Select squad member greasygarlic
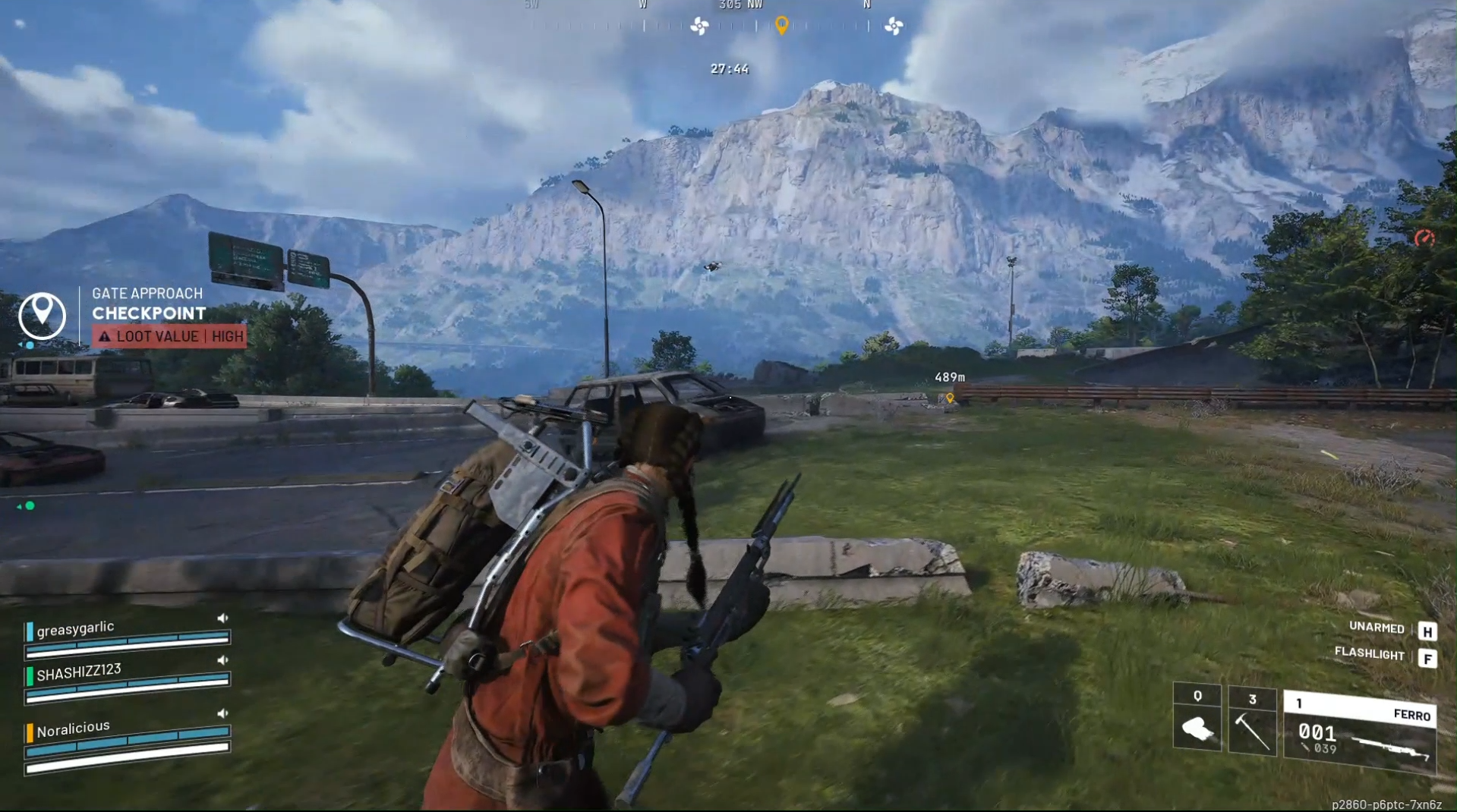 pos(75,628)
